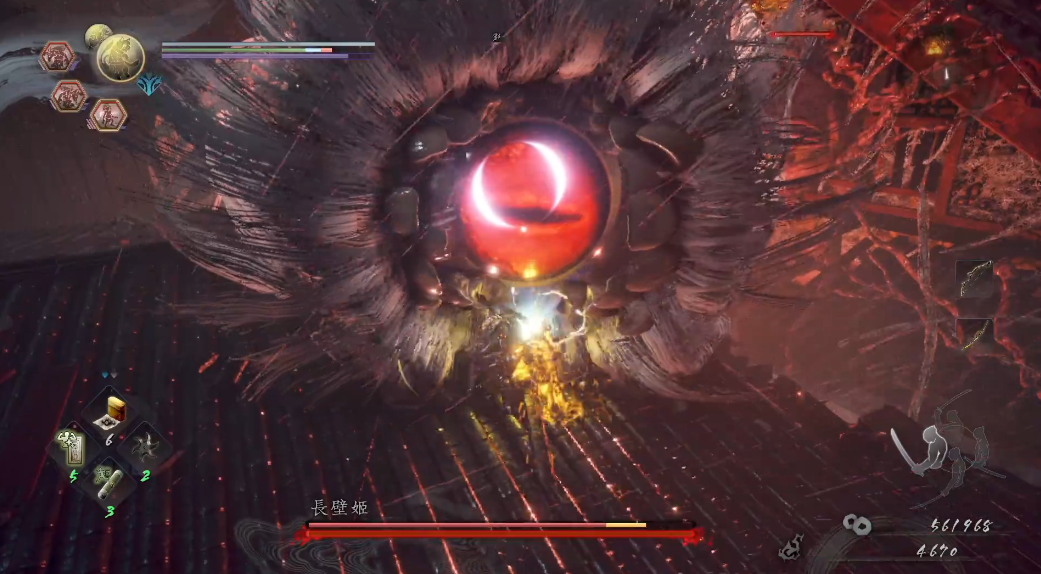The height and width of the screenshot is (574, 1041).
Task: Click the small secondary guardian spirit medallion
Action: [97, 36]
